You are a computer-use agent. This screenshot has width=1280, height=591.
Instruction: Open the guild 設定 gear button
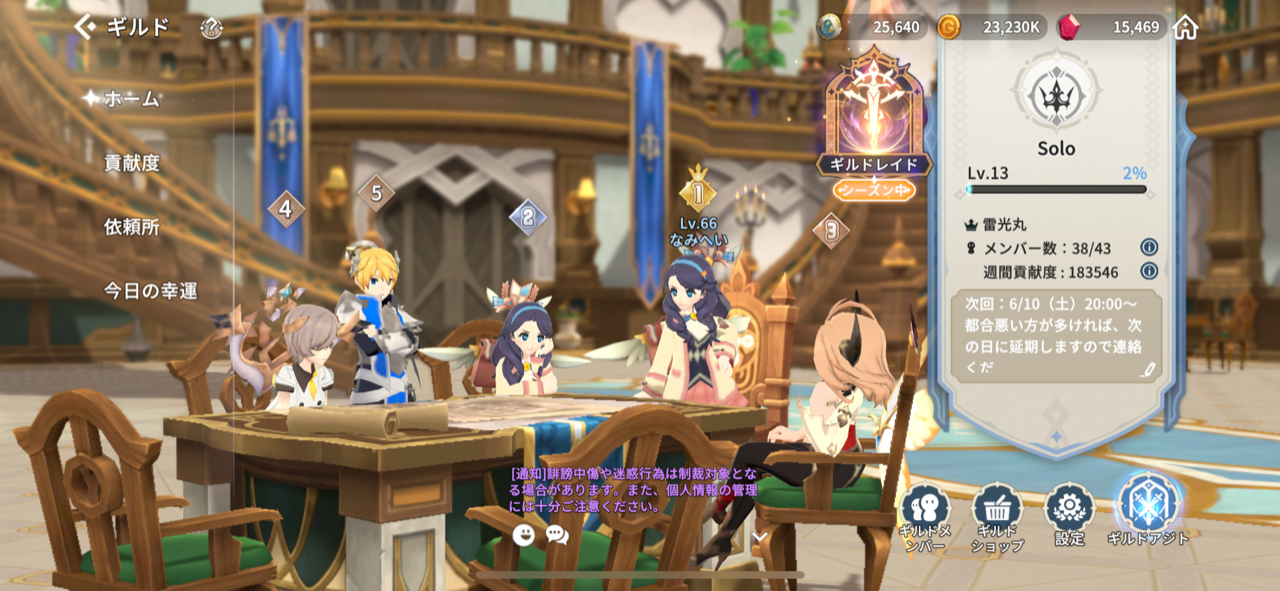pos(1069,514)
